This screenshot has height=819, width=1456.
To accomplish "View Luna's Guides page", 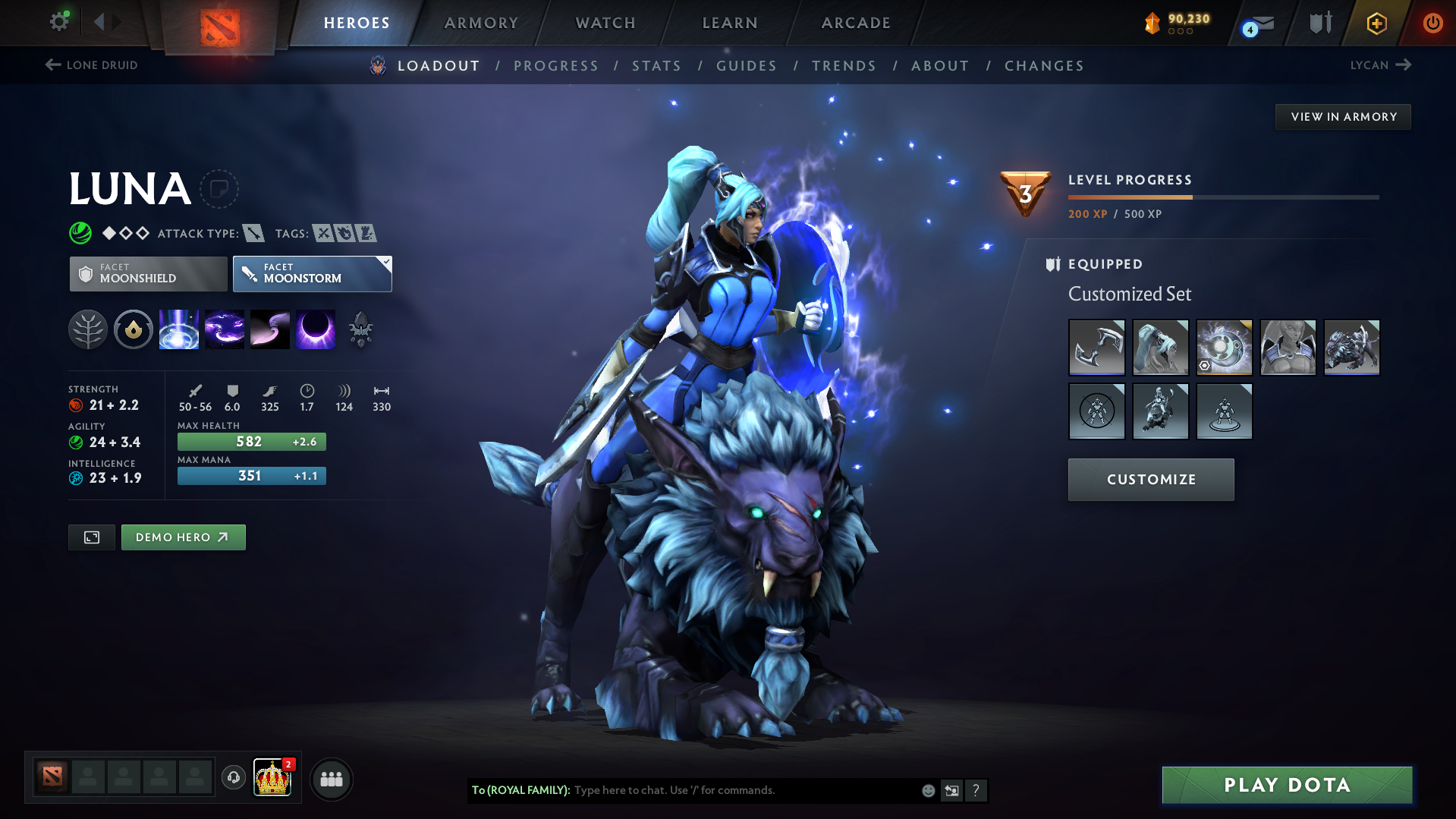I will (747, 66).
